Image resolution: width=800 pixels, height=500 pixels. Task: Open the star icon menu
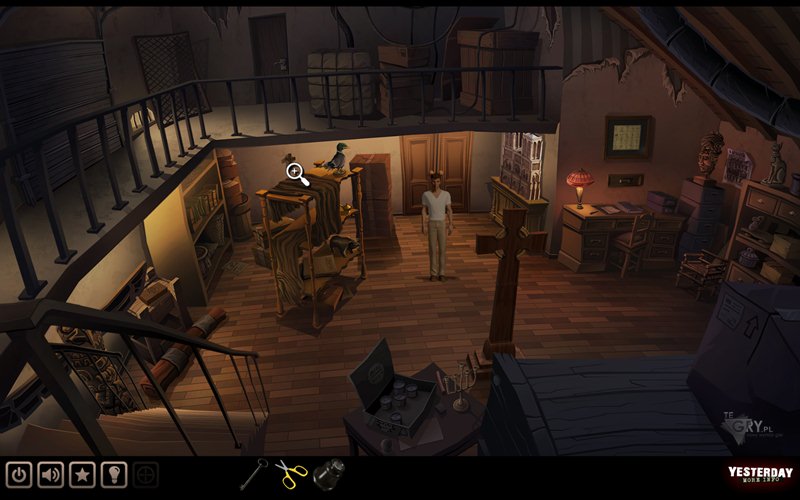(x=82, y=474)
